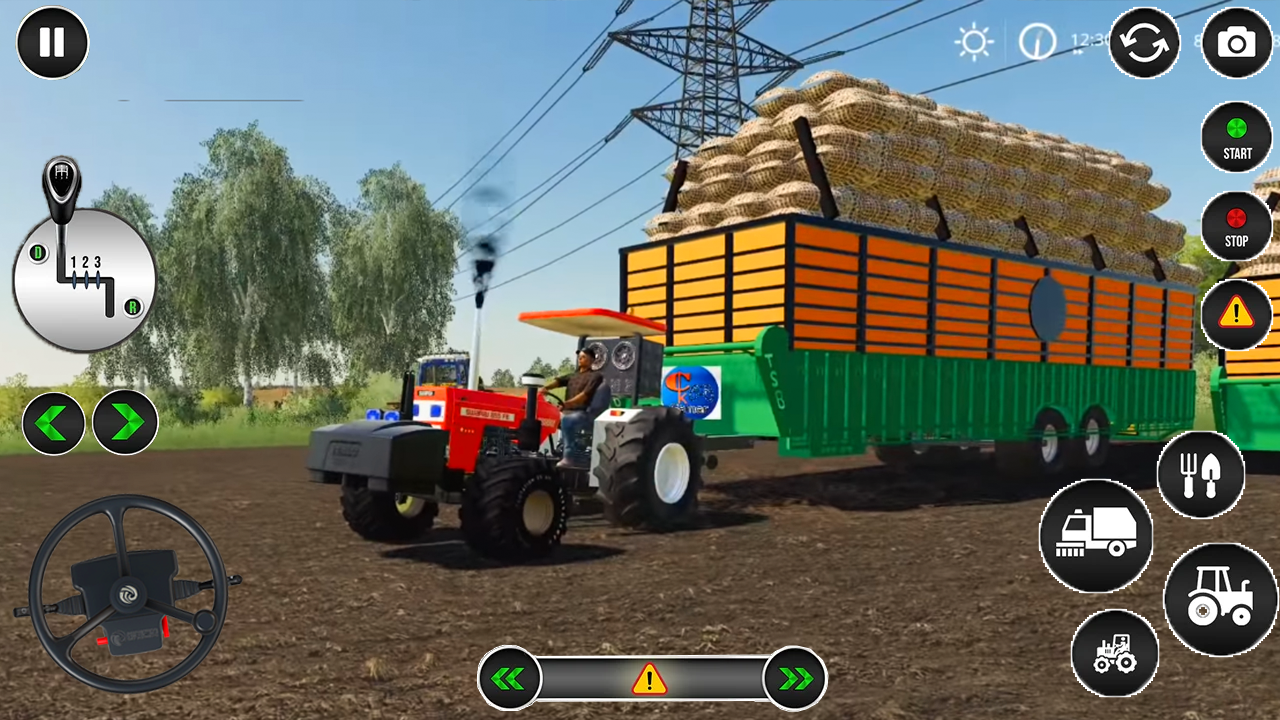Turn using the steering wheel
This screenshot has width=1280, height=720.
[x=130, y=595]
